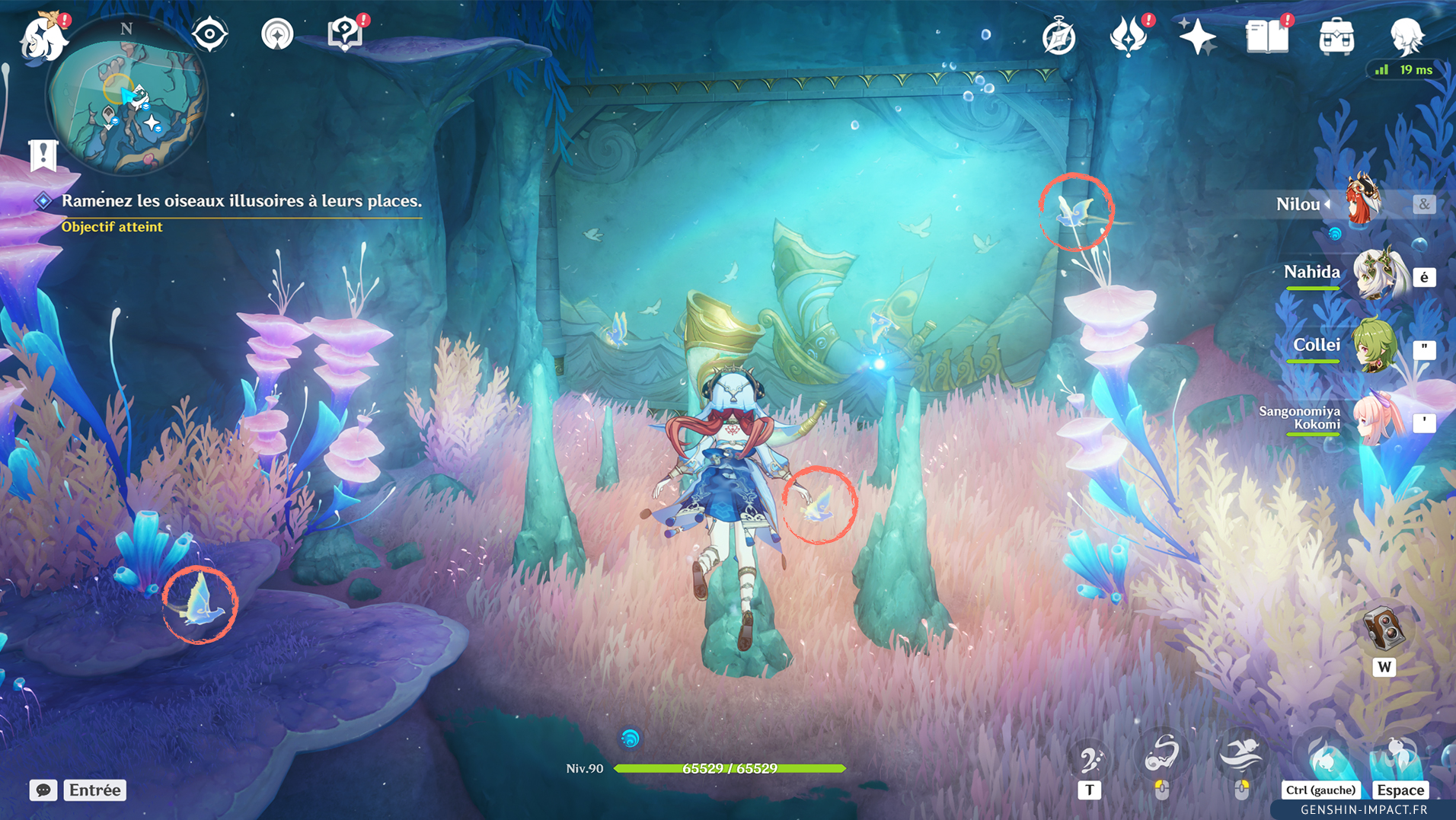Use the Kamera gadget icon
Viewport: 1456px width, 820px height.
coord(1383,630)
